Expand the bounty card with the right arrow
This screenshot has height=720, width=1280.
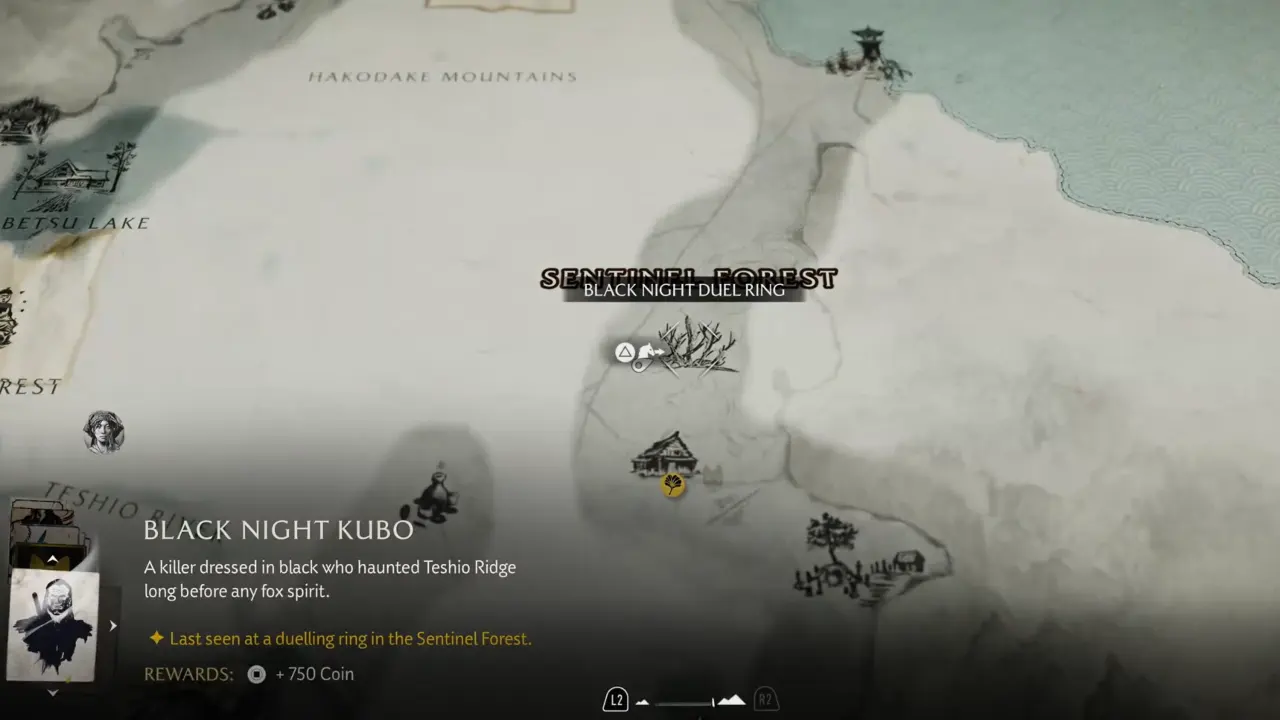pyautogui.click(x=113, y=626)
